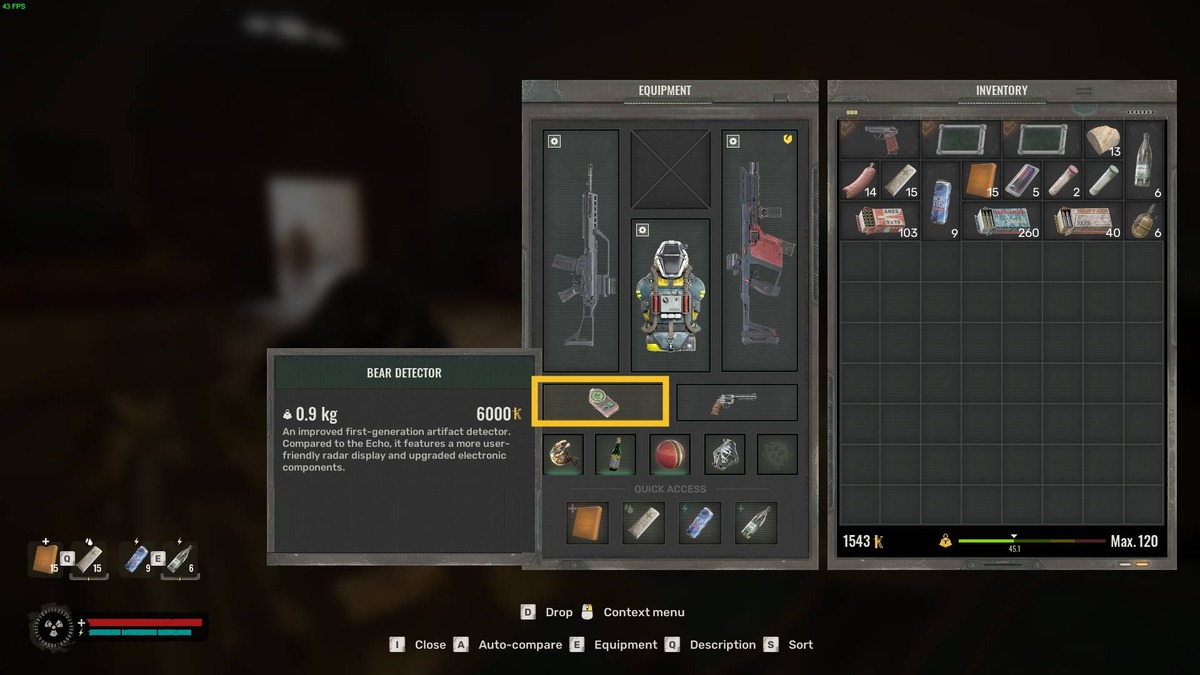Viewport: 1200px width, 675px height.
Task: Select the orange medkit stack in inventory
Action: [x=981, y=180]
